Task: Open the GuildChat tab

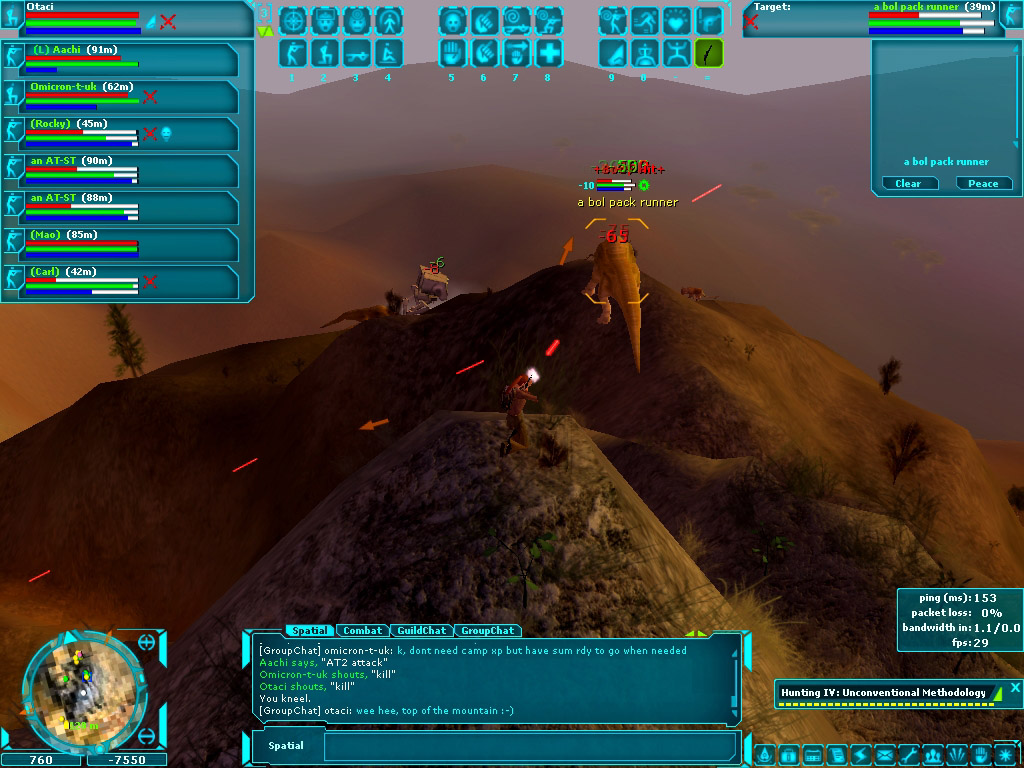Action: 421,630
